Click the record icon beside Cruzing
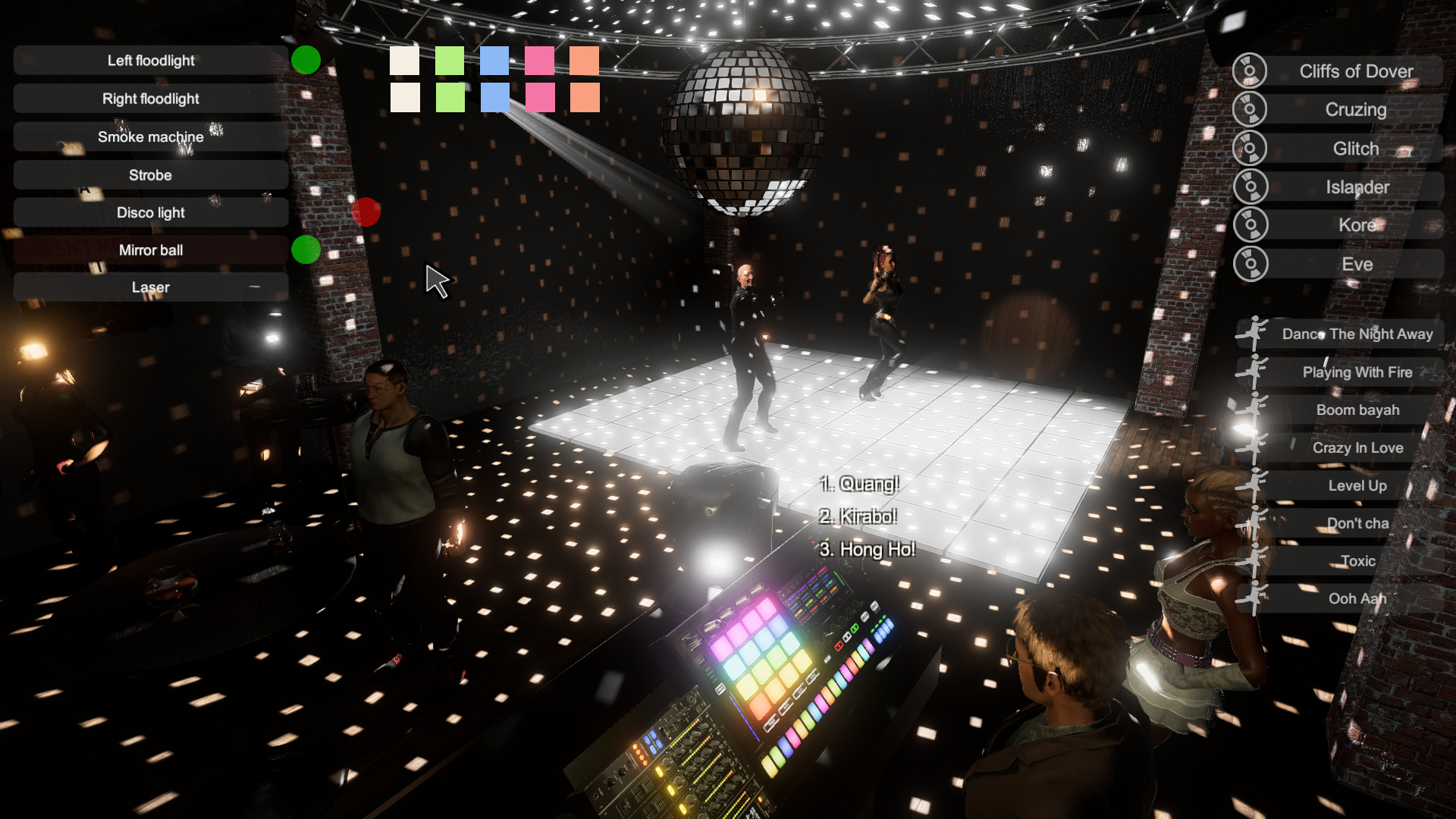 [x=1248, y=108]
